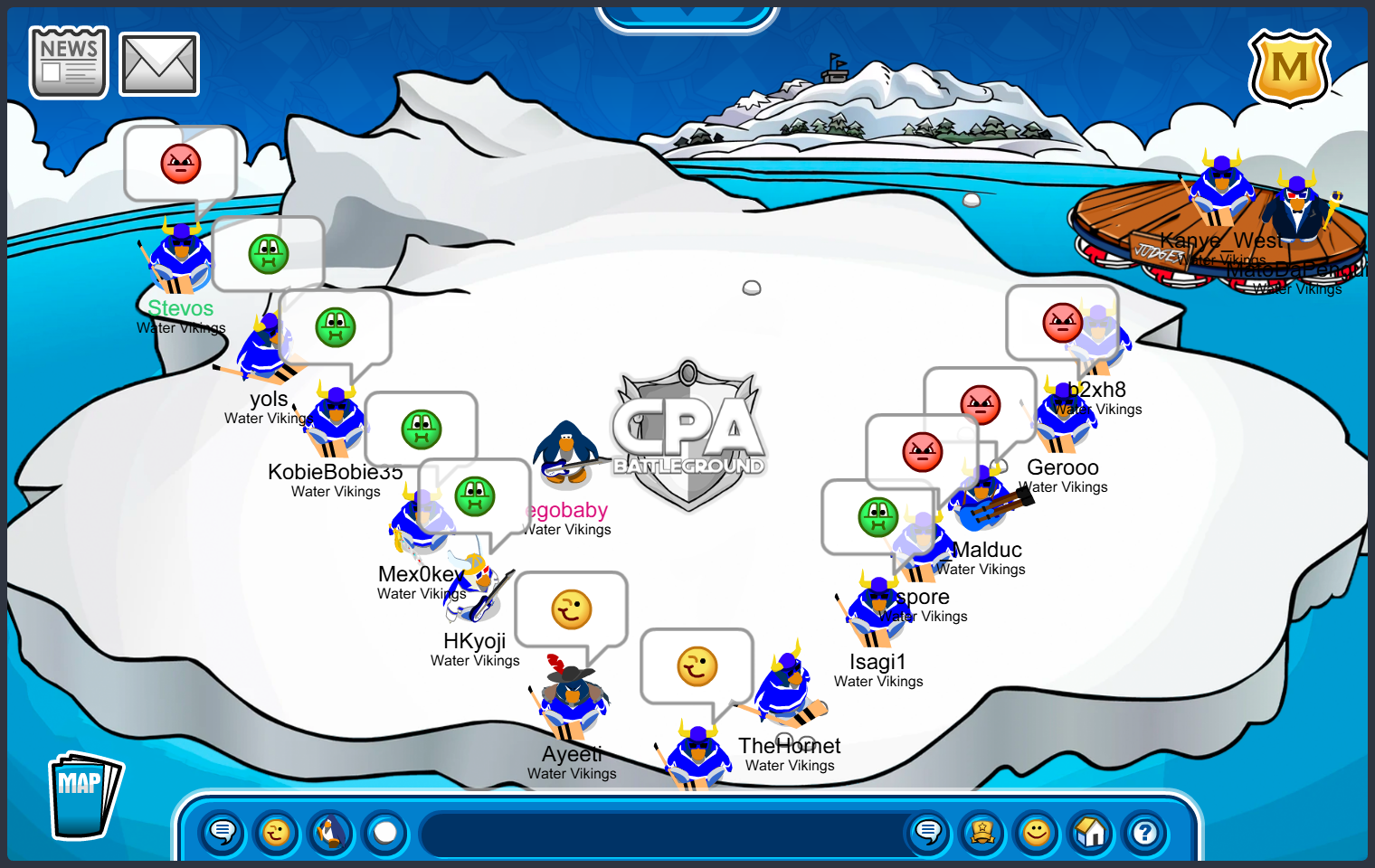The image size is (1375, 868).
Task: Show the emotes menu with winking face
Action: 277,832
